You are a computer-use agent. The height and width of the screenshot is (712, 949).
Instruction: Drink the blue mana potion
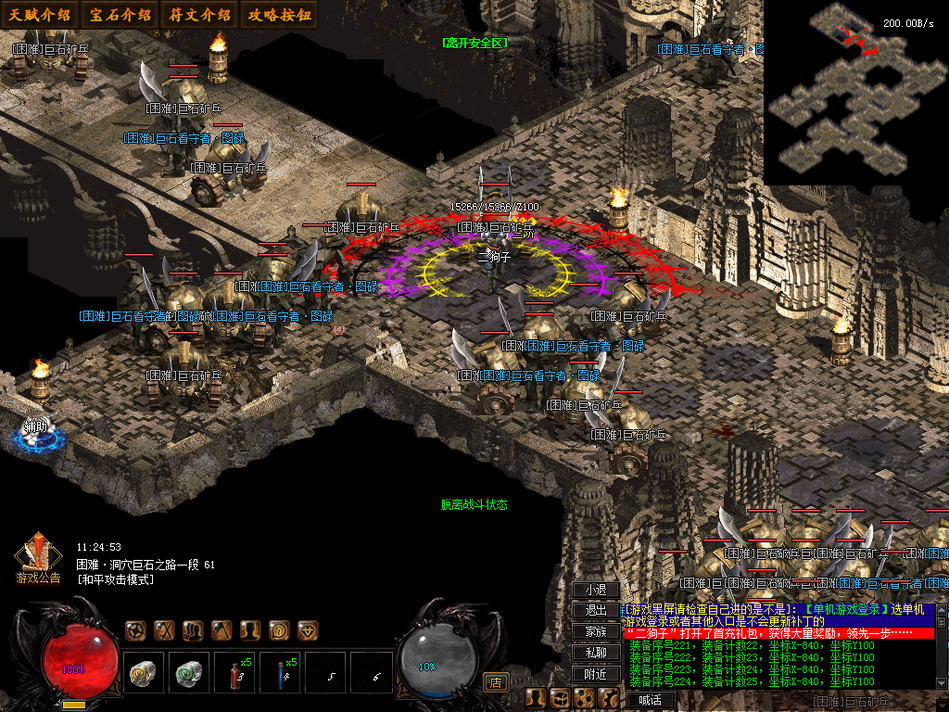(x=282, y=674)
